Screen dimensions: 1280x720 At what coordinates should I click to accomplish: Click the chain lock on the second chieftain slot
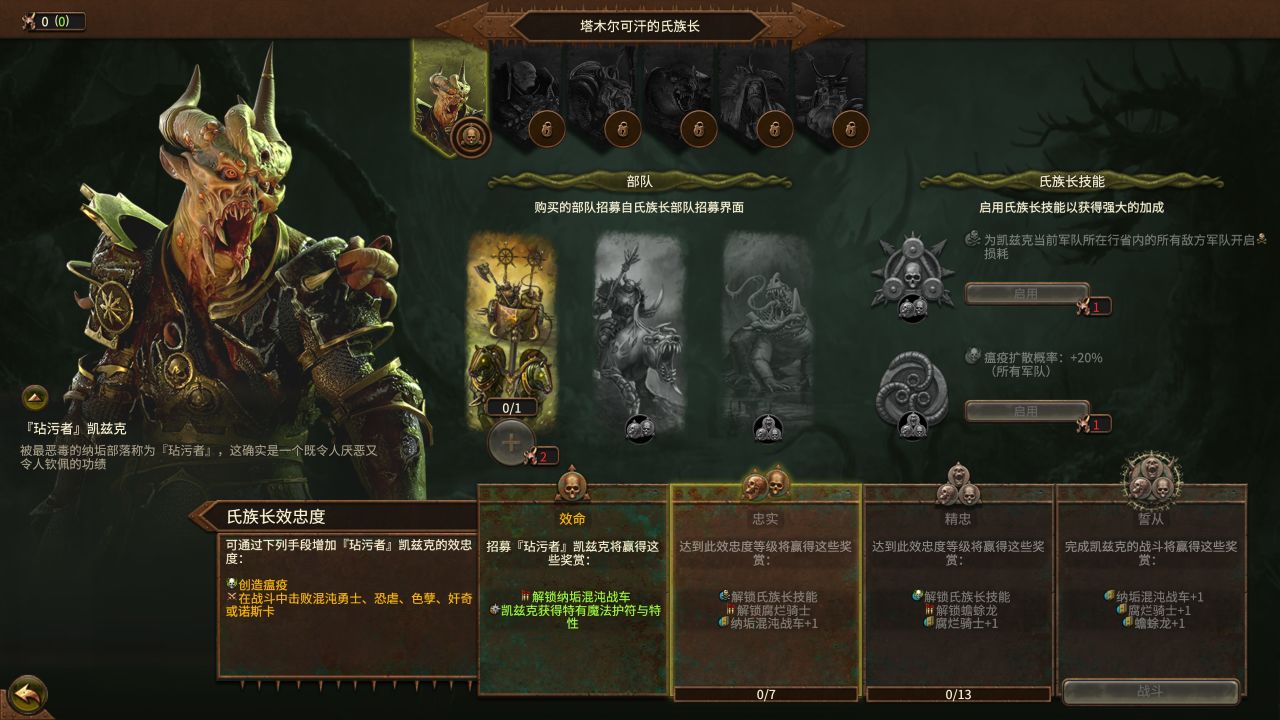(x=546, y=128)
